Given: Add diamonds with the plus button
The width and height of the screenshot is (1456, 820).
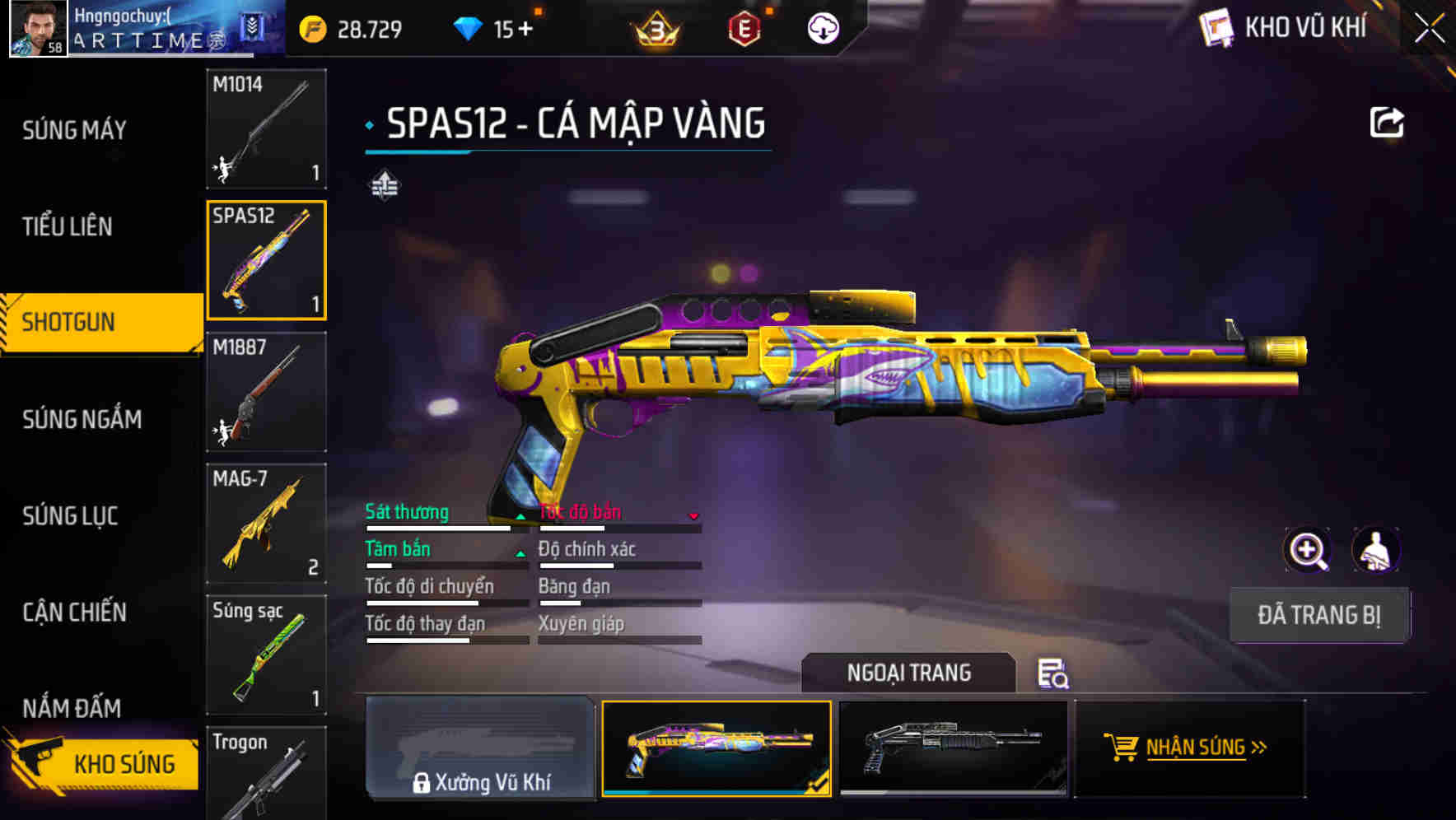Looking at the screenshot, I should [x=524, y=30].
